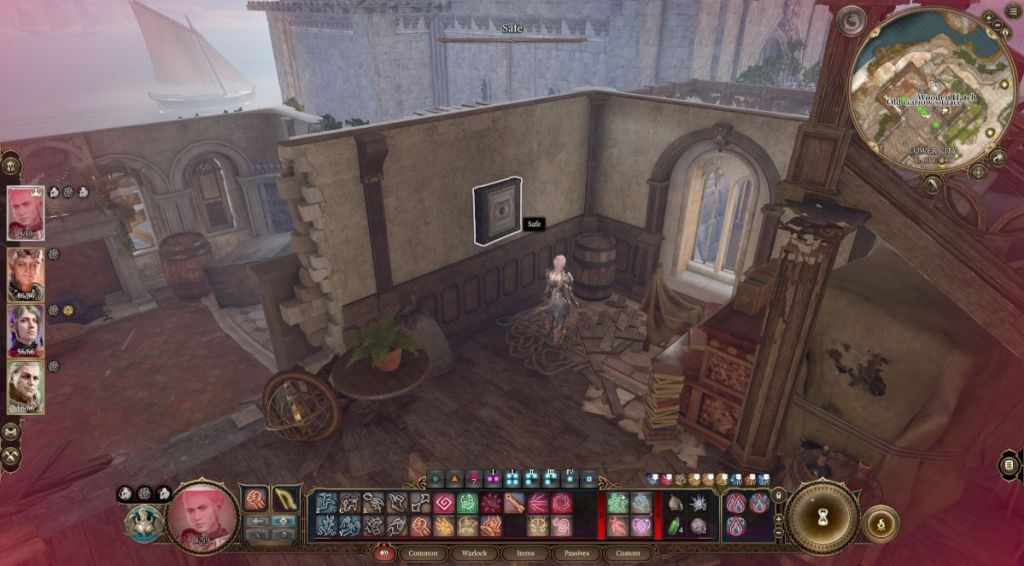
Task: Select the second party member portrait
Action: (x=26, y=273)
